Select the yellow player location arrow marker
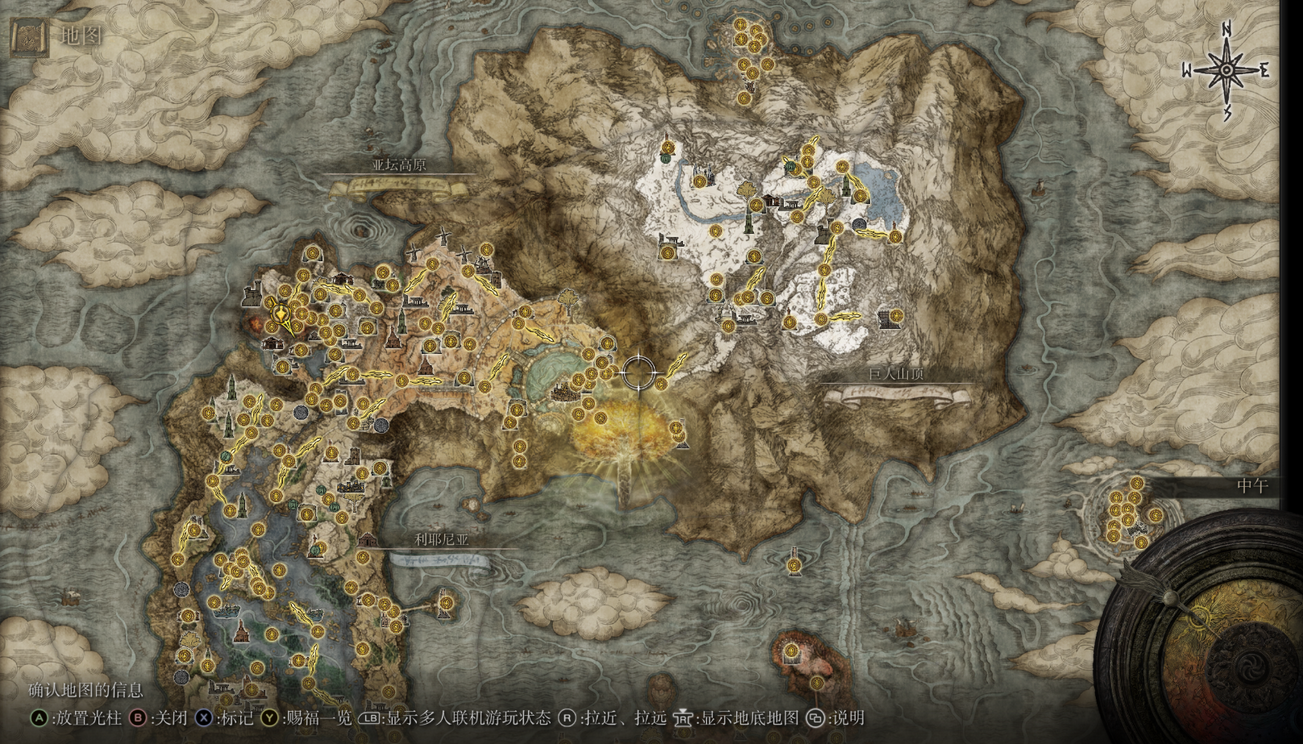Screen dimensions: 1303x744 tap(283, 315)
